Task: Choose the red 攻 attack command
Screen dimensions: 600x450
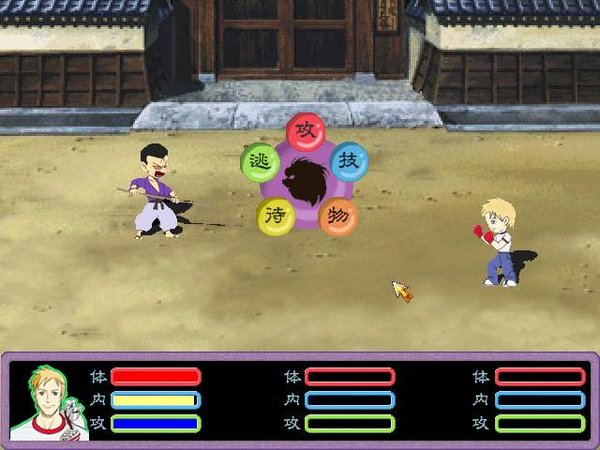Action: click(x=306, y=132)
